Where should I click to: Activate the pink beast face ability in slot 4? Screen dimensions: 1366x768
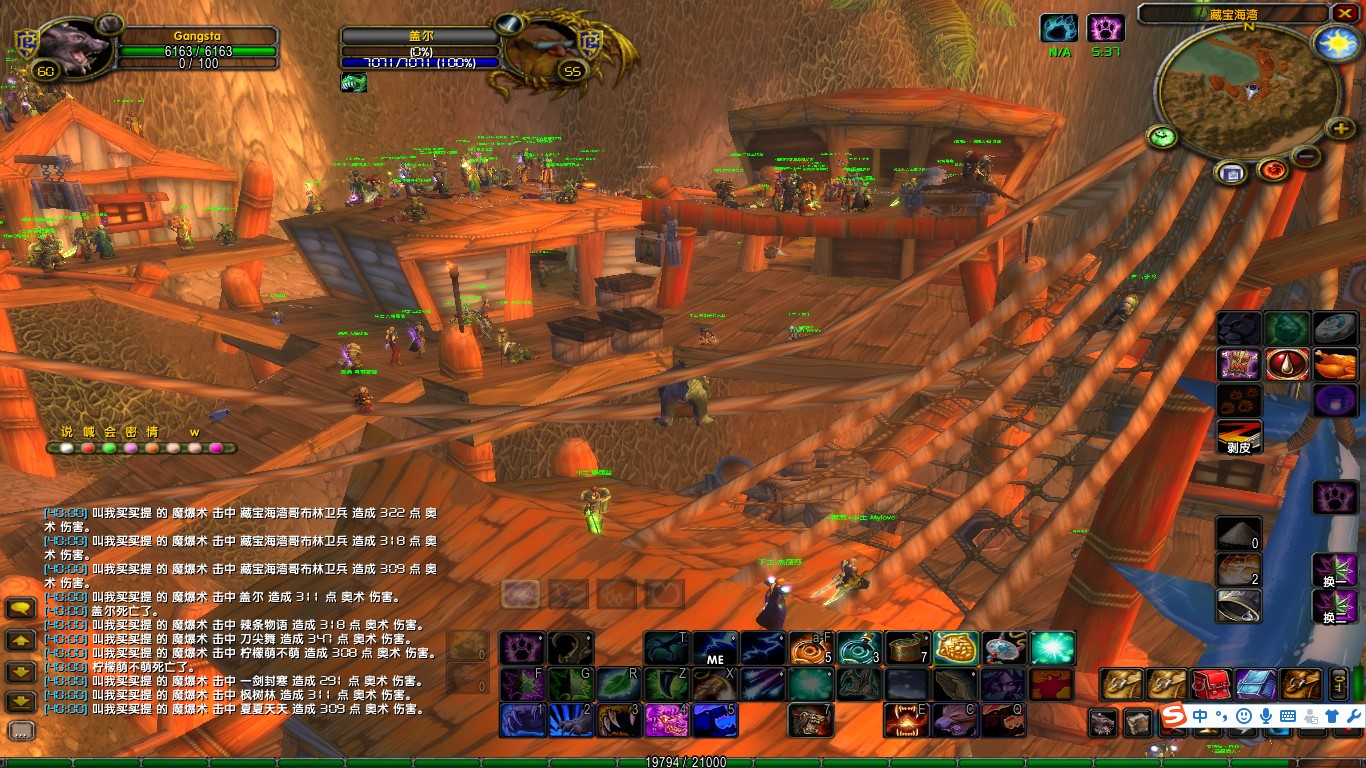coord(666,720)
